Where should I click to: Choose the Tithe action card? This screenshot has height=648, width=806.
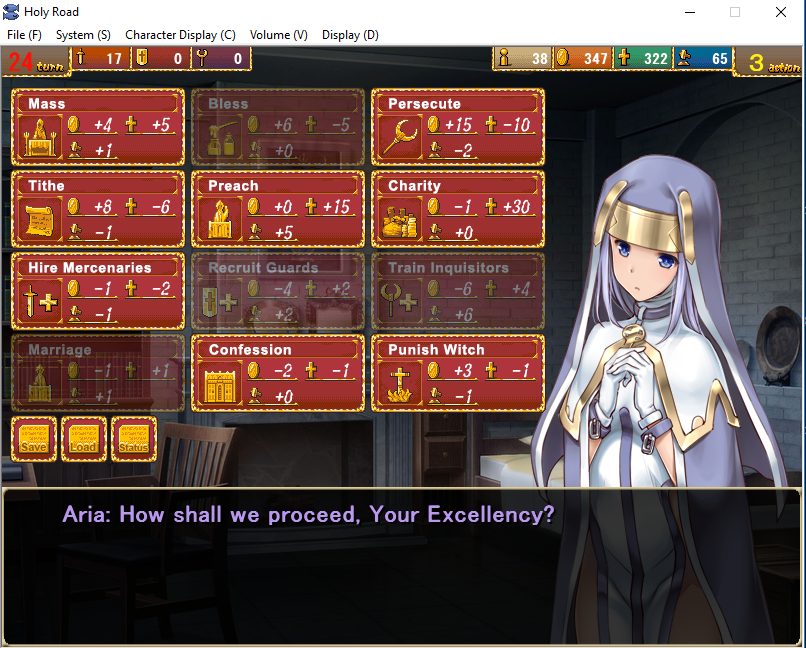pyautogui.click(x=98, y=209)
